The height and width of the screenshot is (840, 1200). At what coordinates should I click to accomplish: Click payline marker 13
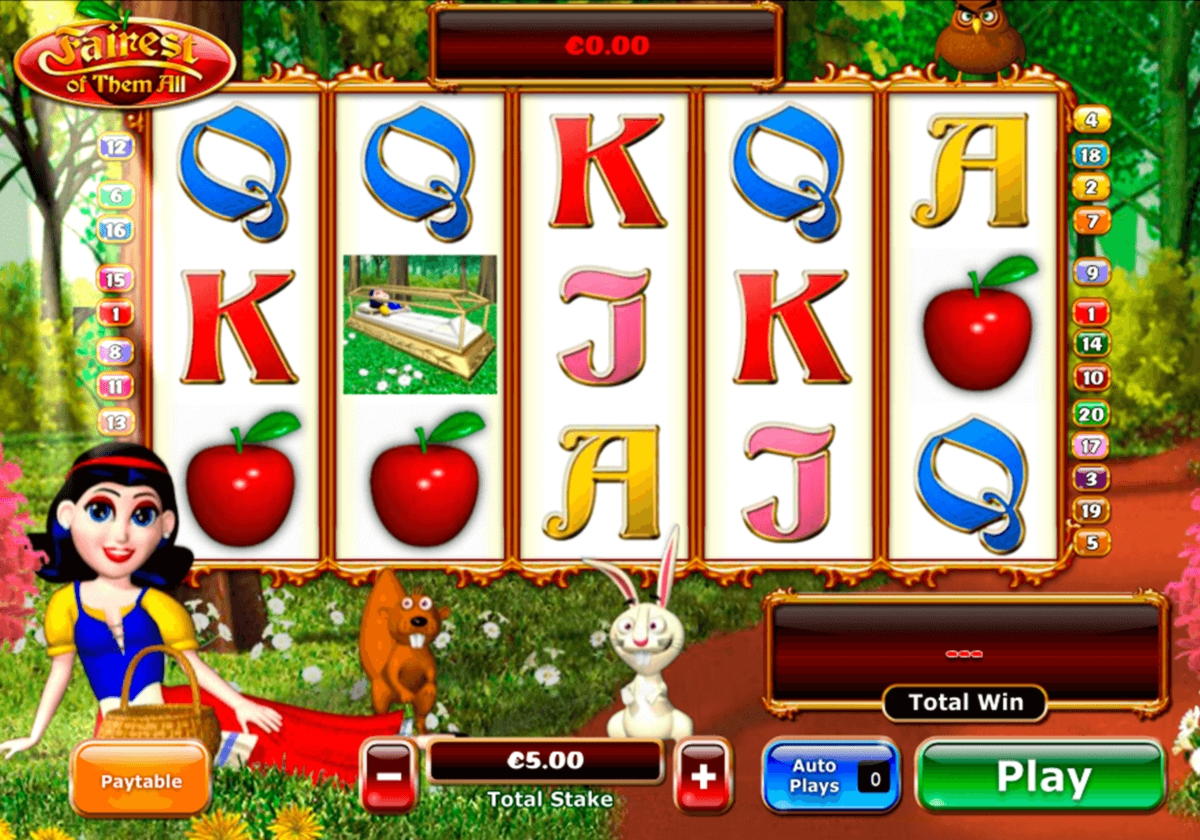click(x=116, y=422)
